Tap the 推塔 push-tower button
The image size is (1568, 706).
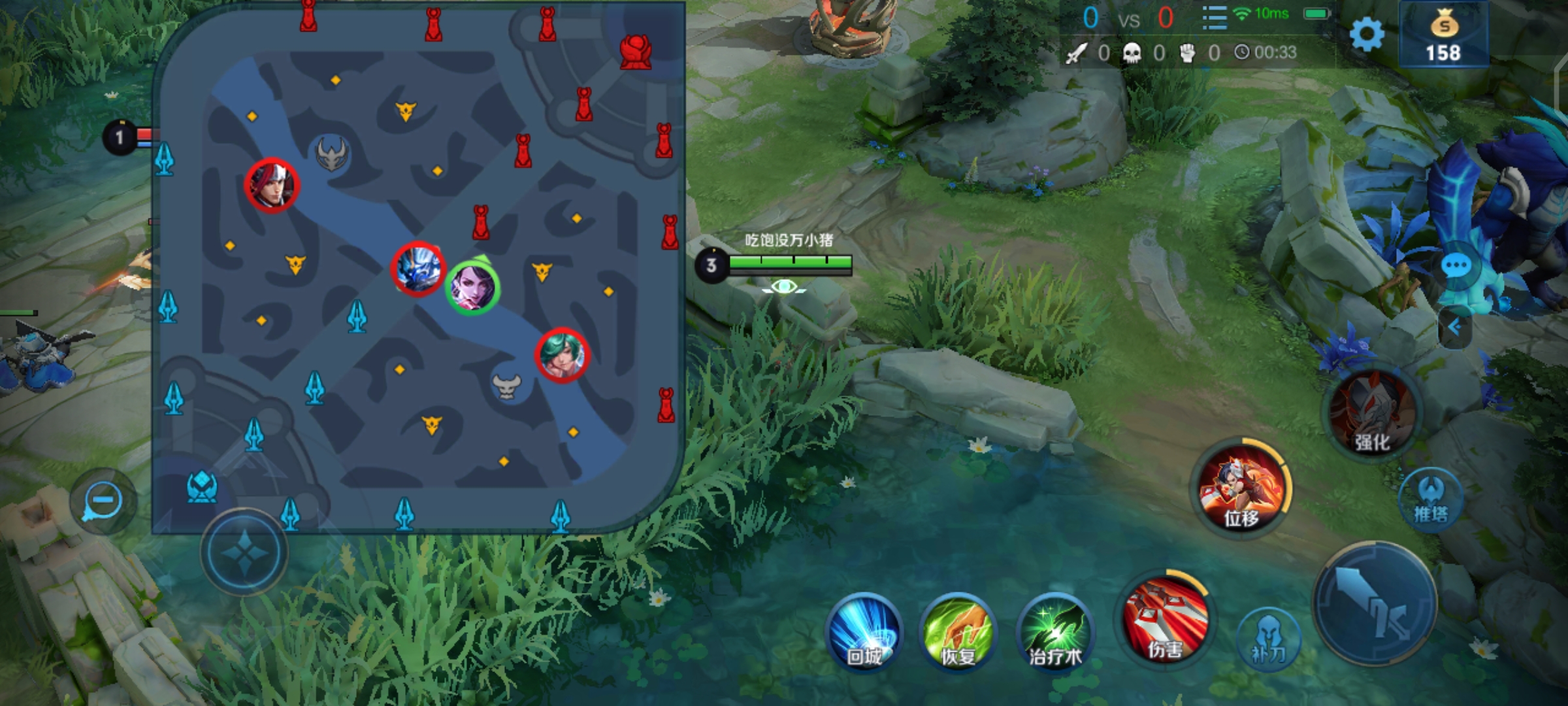[1431, 499]
